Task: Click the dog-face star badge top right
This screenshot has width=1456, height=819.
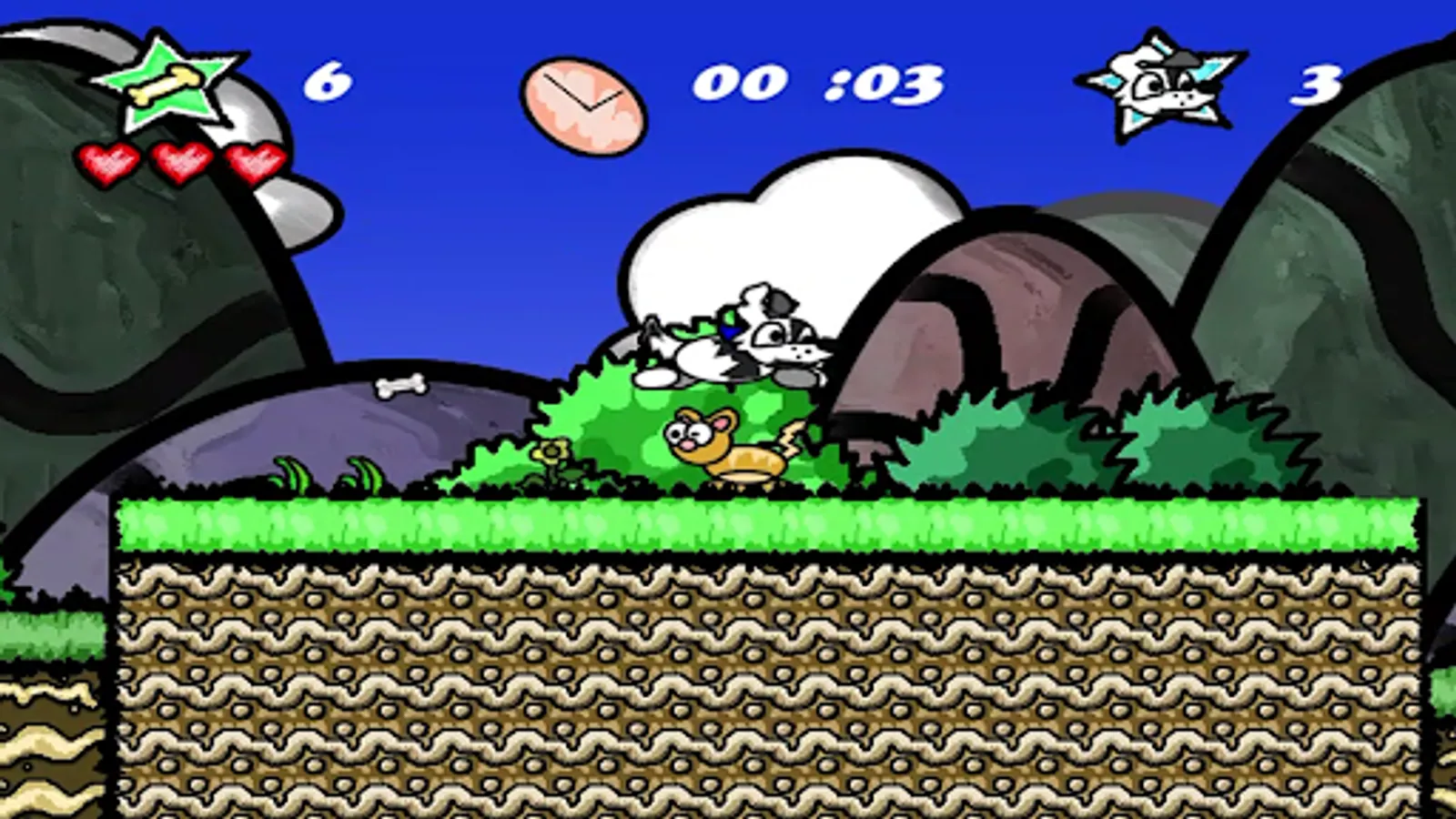Action: (x=1165, y=86)
